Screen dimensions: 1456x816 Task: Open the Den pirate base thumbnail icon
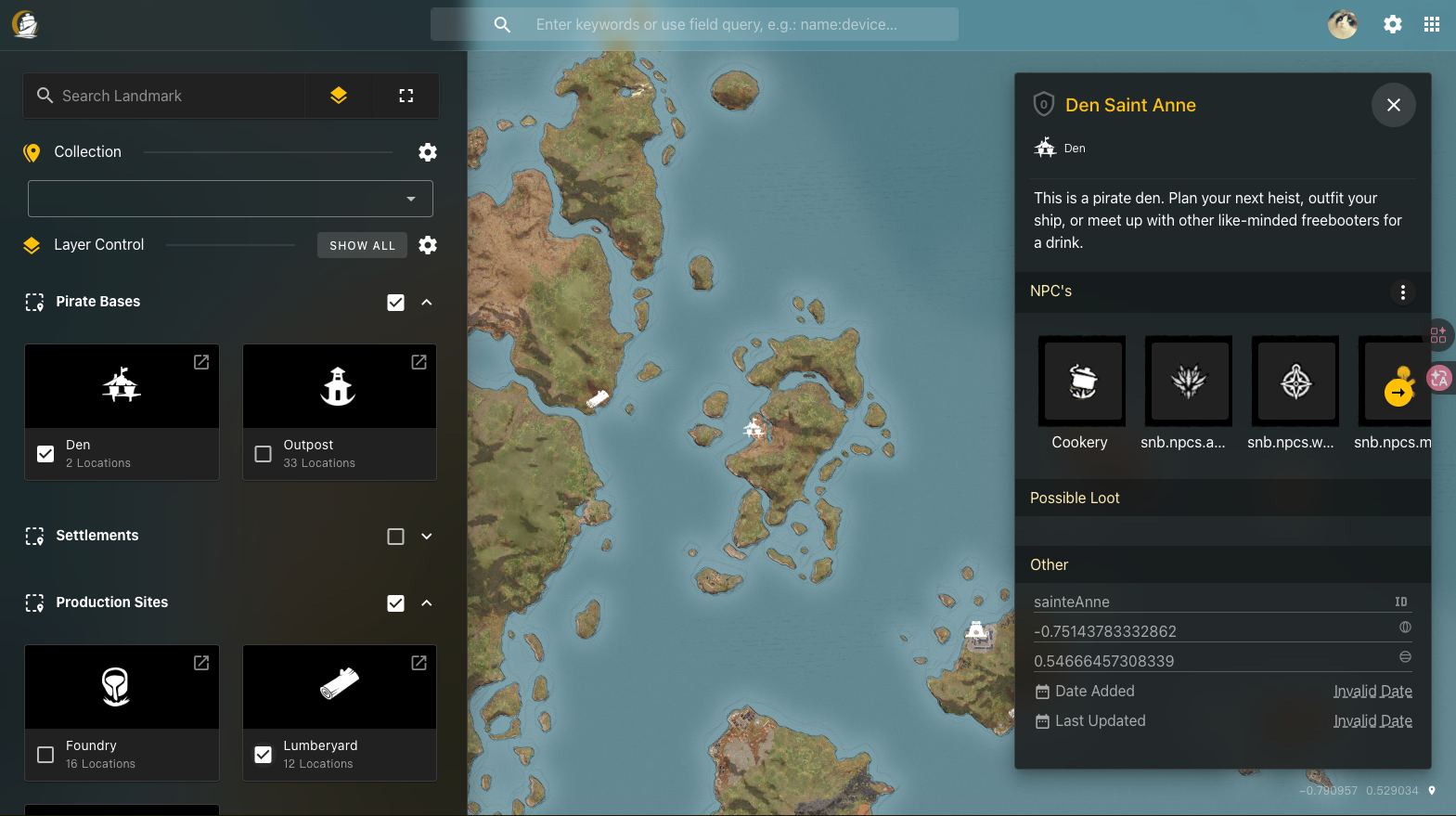(122, 385)
